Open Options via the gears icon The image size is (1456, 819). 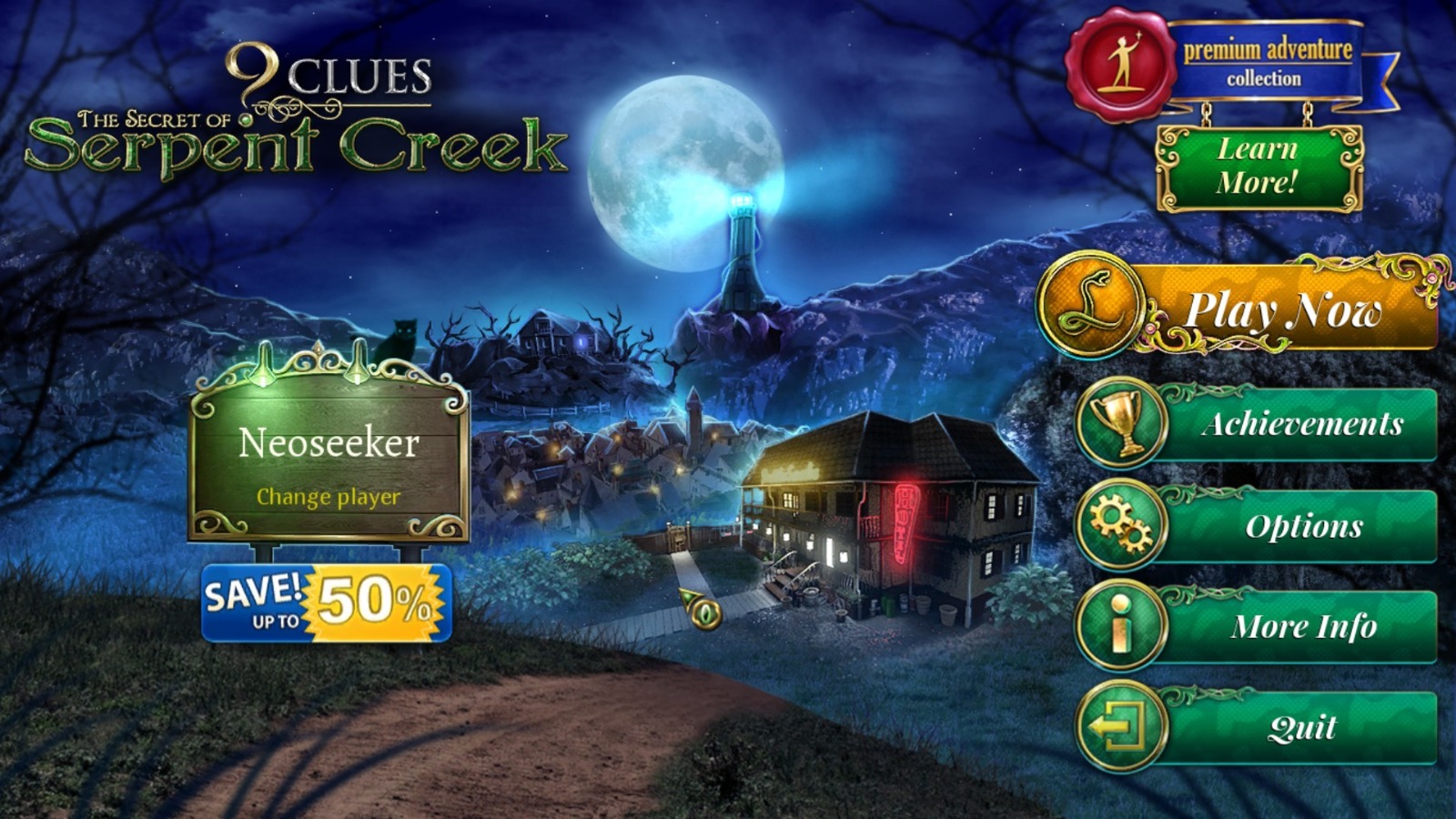[x=1121, y=525]
